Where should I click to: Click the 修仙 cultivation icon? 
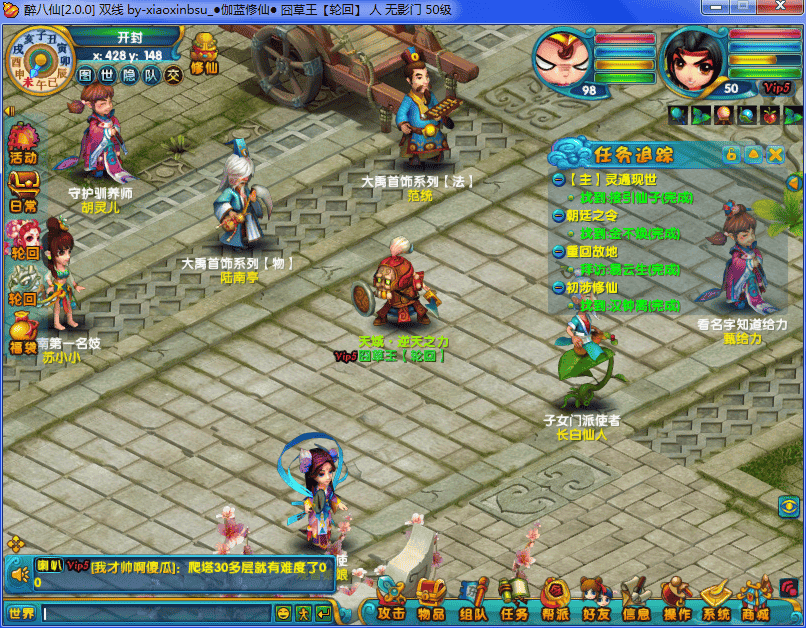(x=204, y=53)
